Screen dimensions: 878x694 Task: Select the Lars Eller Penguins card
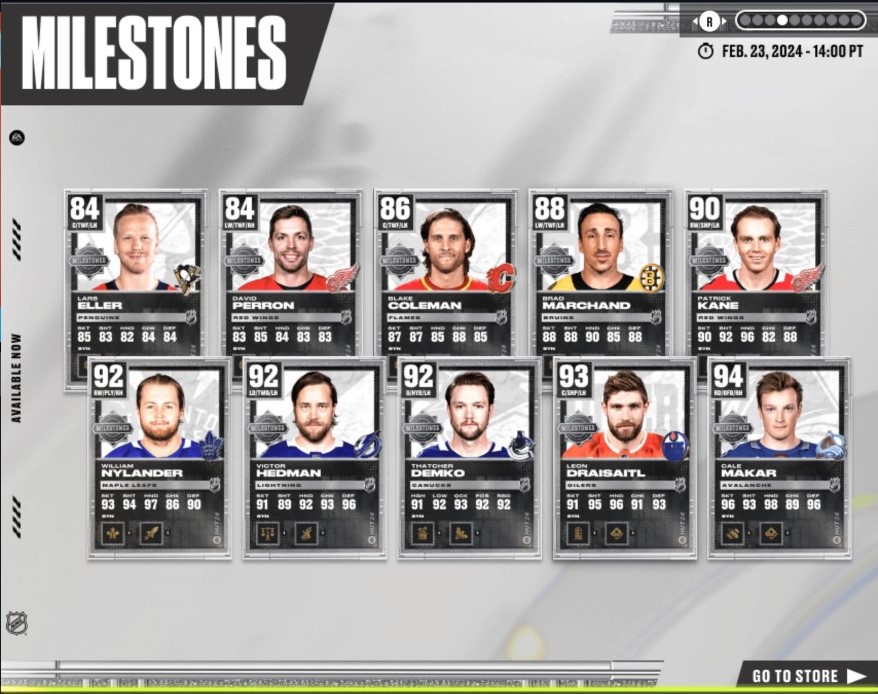coord(135,270)
